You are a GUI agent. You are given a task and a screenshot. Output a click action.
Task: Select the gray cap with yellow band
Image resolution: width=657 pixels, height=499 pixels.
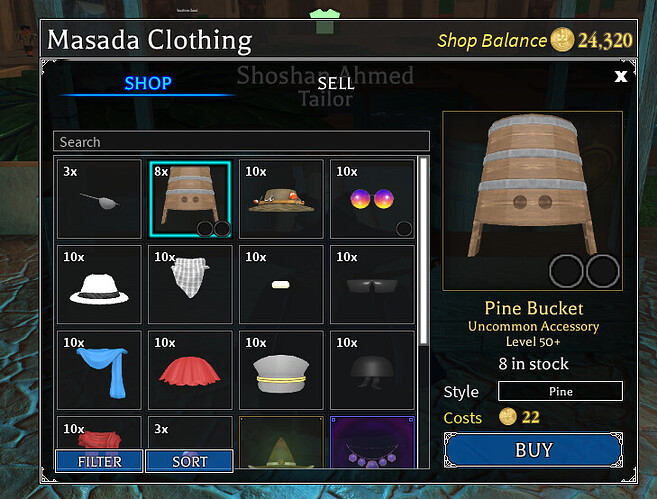281,370
